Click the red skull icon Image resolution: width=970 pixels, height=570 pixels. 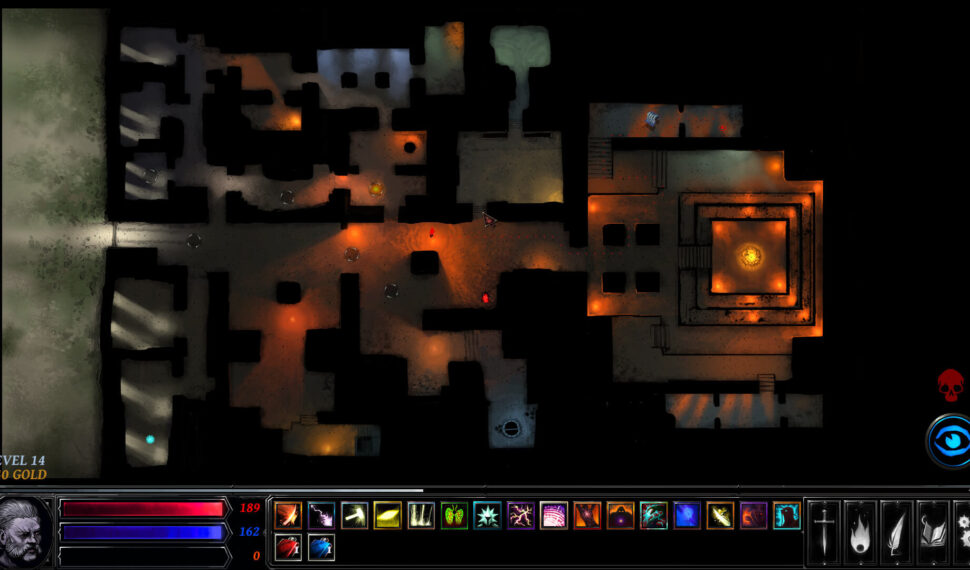click(950, 385)
